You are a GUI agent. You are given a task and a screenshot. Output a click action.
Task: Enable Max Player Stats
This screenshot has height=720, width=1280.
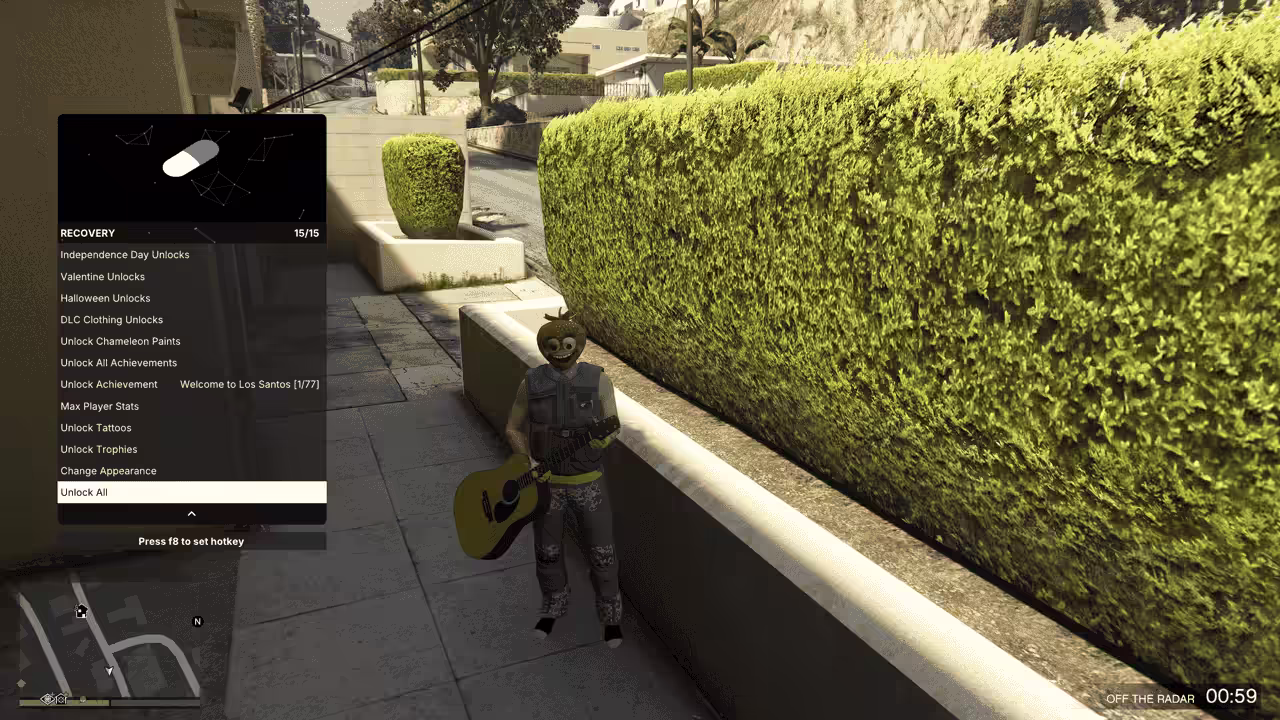pos(100,406)
